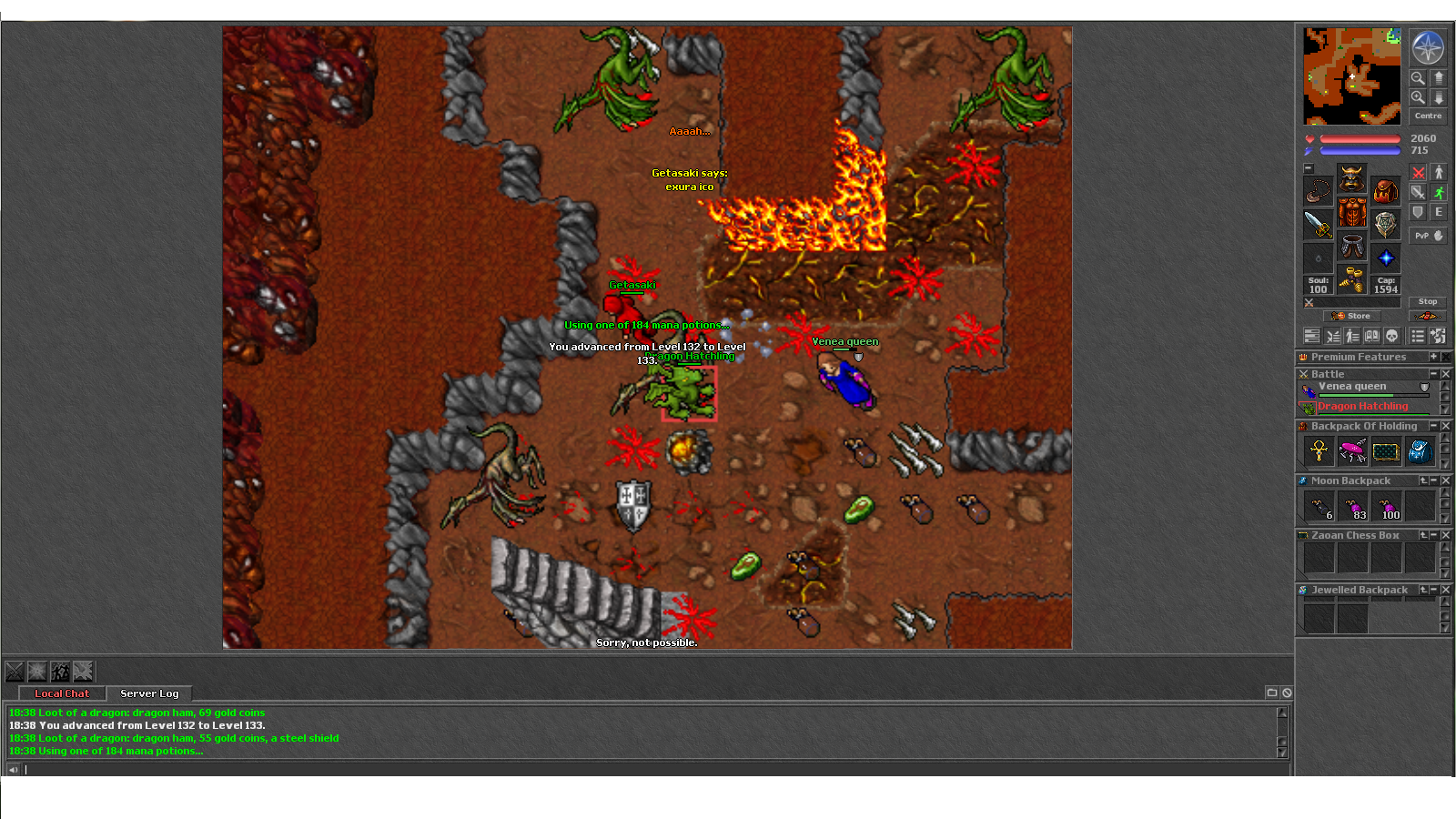Select the Server Log tab
Viewport: 1456px width, 819px height.
tap(150, 693)
